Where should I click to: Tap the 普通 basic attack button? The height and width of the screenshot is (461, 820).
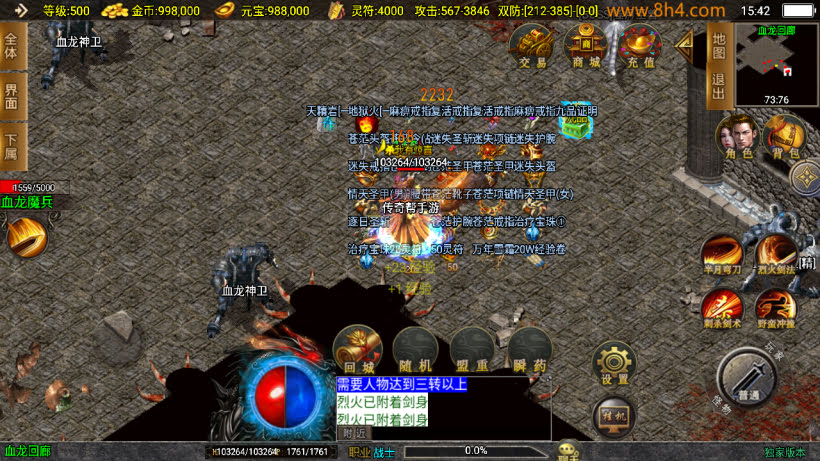(746, 378)
